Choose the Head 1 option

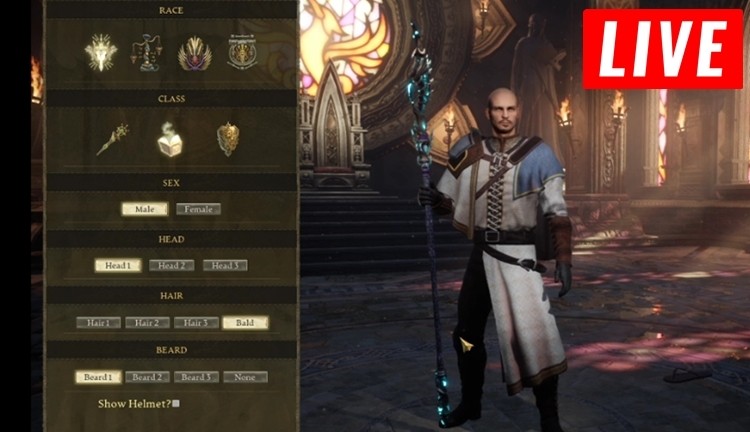click(118, 265)
